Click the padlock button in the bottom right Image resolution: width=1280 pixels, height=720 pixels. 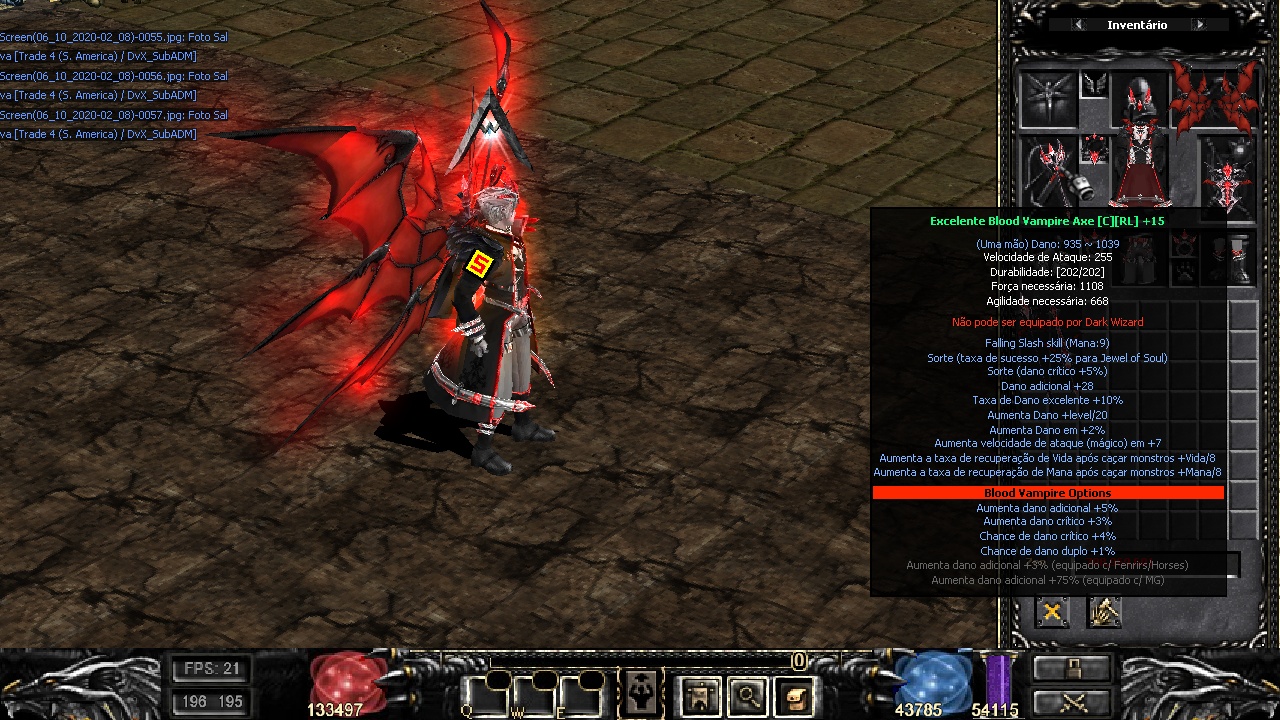coord(1072,668)
